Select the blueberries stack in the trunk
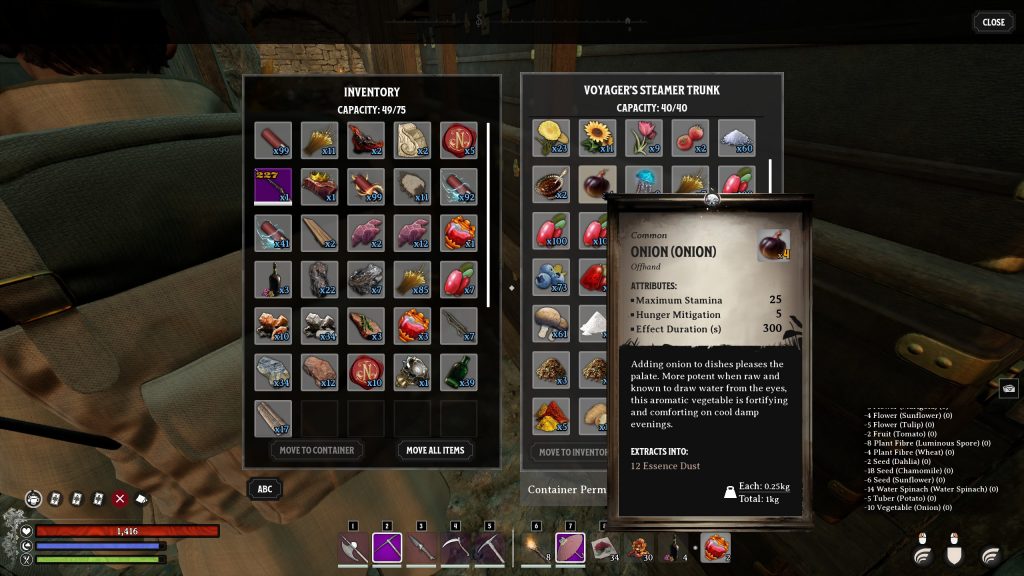Image resolution: width=1024 pixels, height=576 pixels. [x=551, y=277]
